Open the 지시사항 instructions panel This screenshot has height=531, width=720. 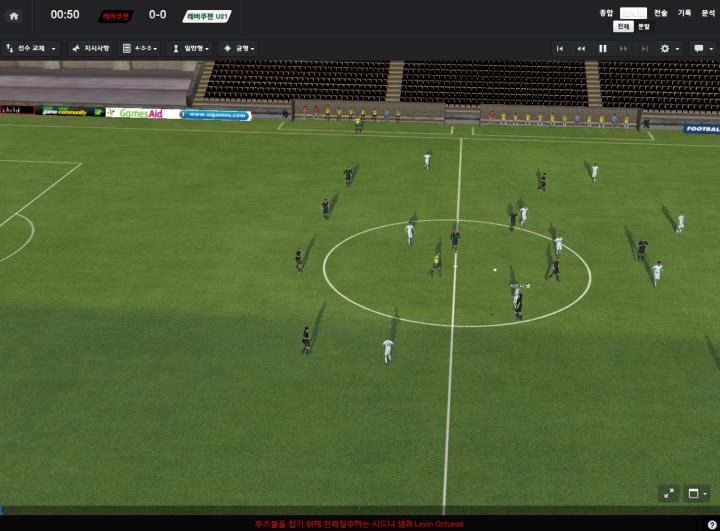pyautogui.click(x=91, y=48)
